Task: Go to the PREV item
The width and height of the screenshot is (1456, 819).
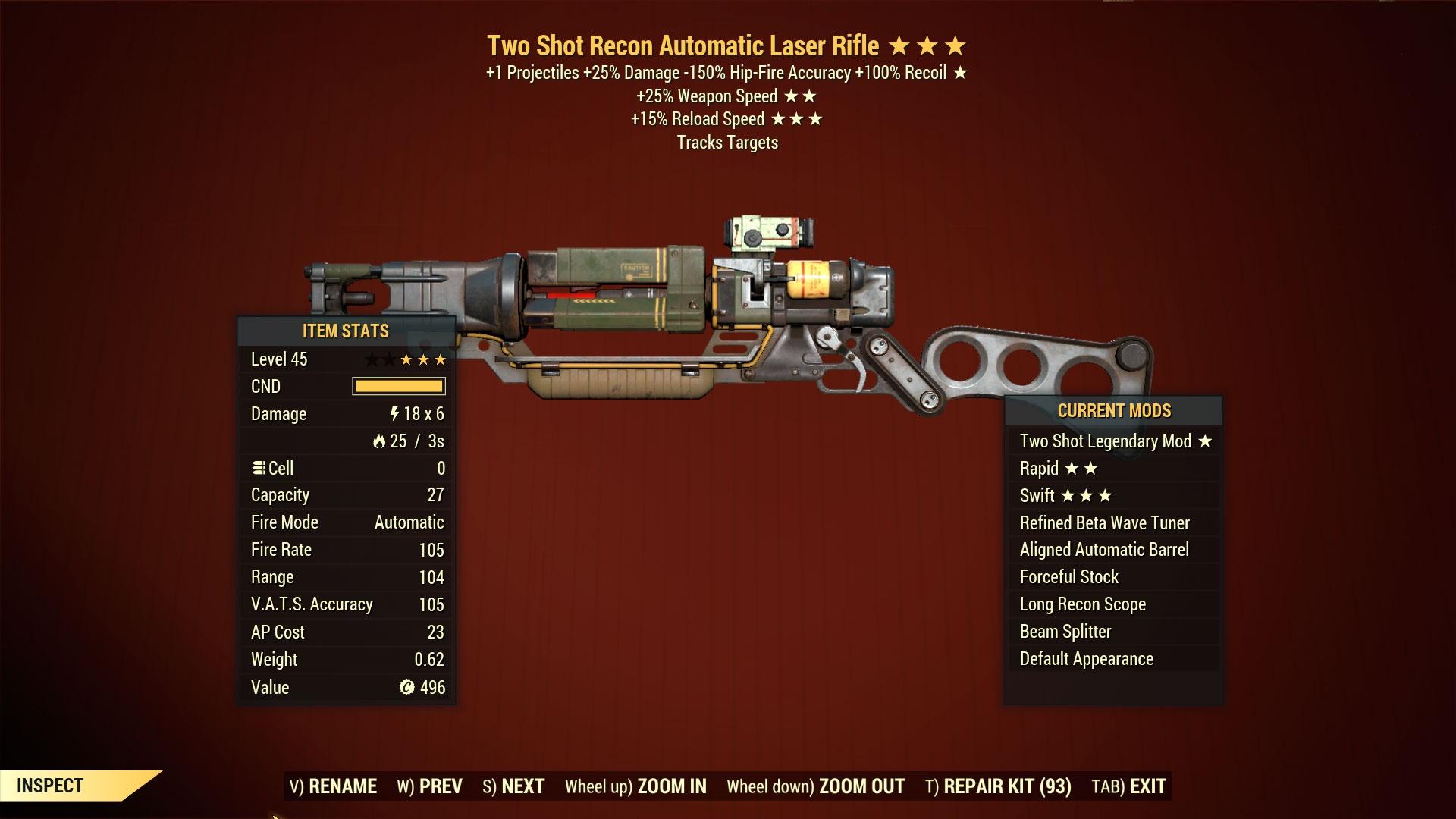Action: 429,786
